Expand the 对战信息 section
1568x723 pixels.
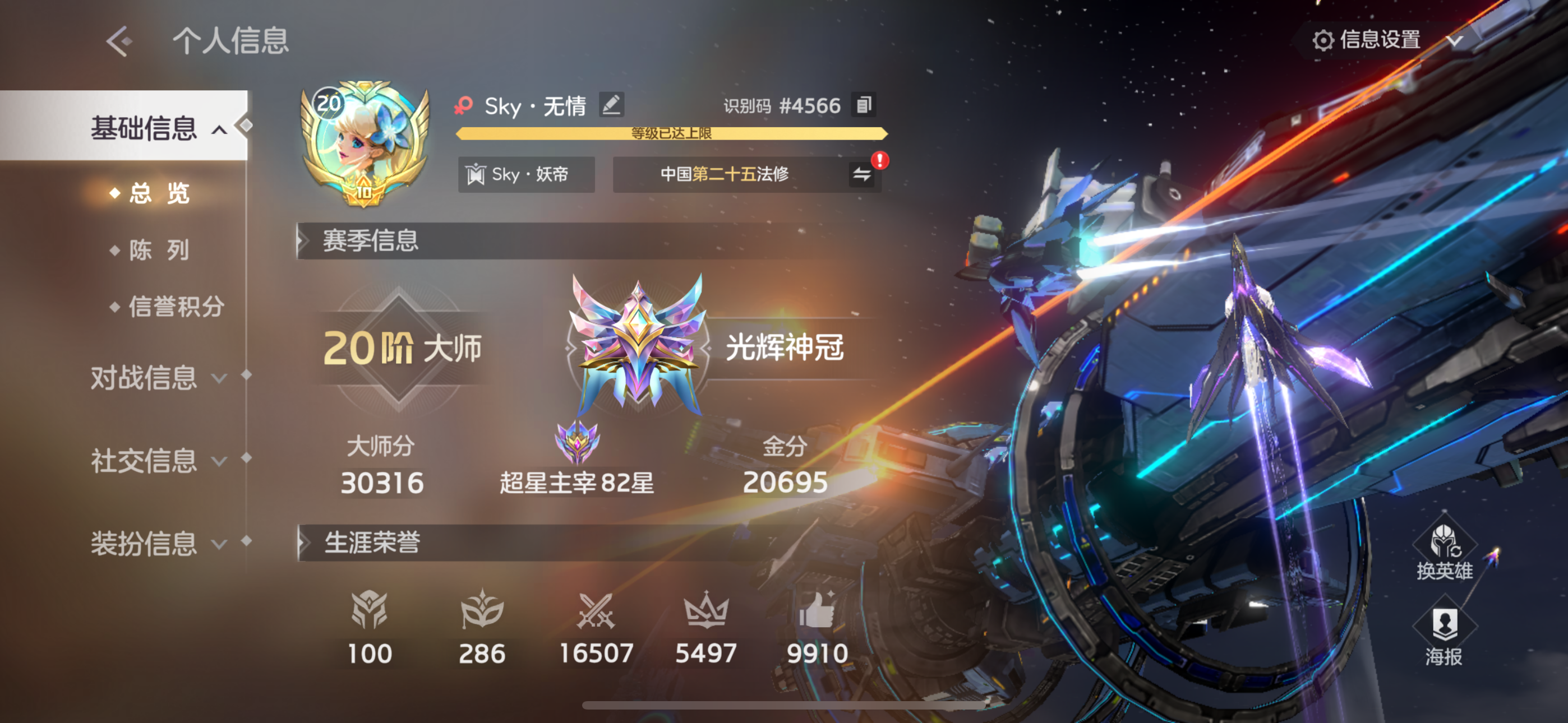145,377
